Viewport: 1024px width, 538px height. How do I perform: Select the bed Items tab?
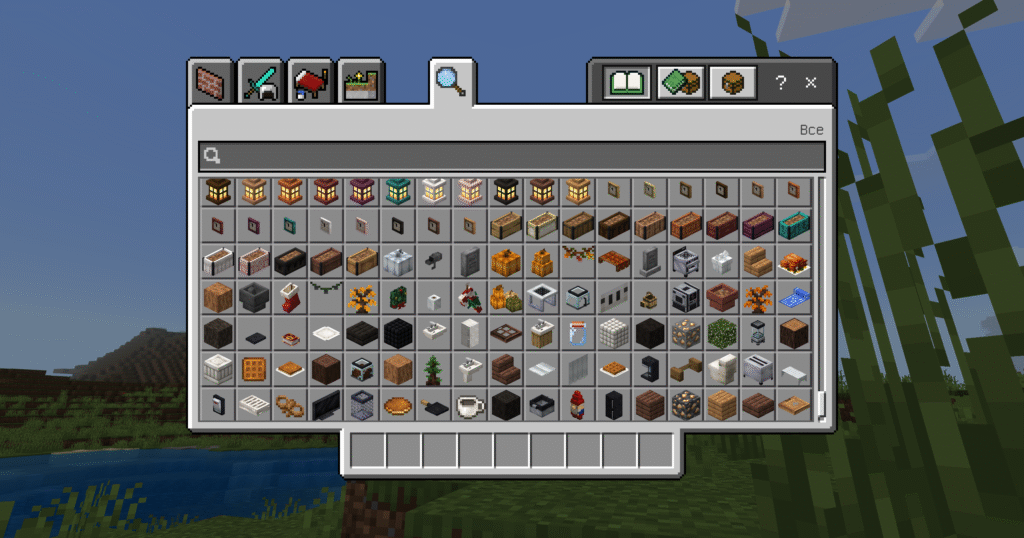(x=311, y=82)
